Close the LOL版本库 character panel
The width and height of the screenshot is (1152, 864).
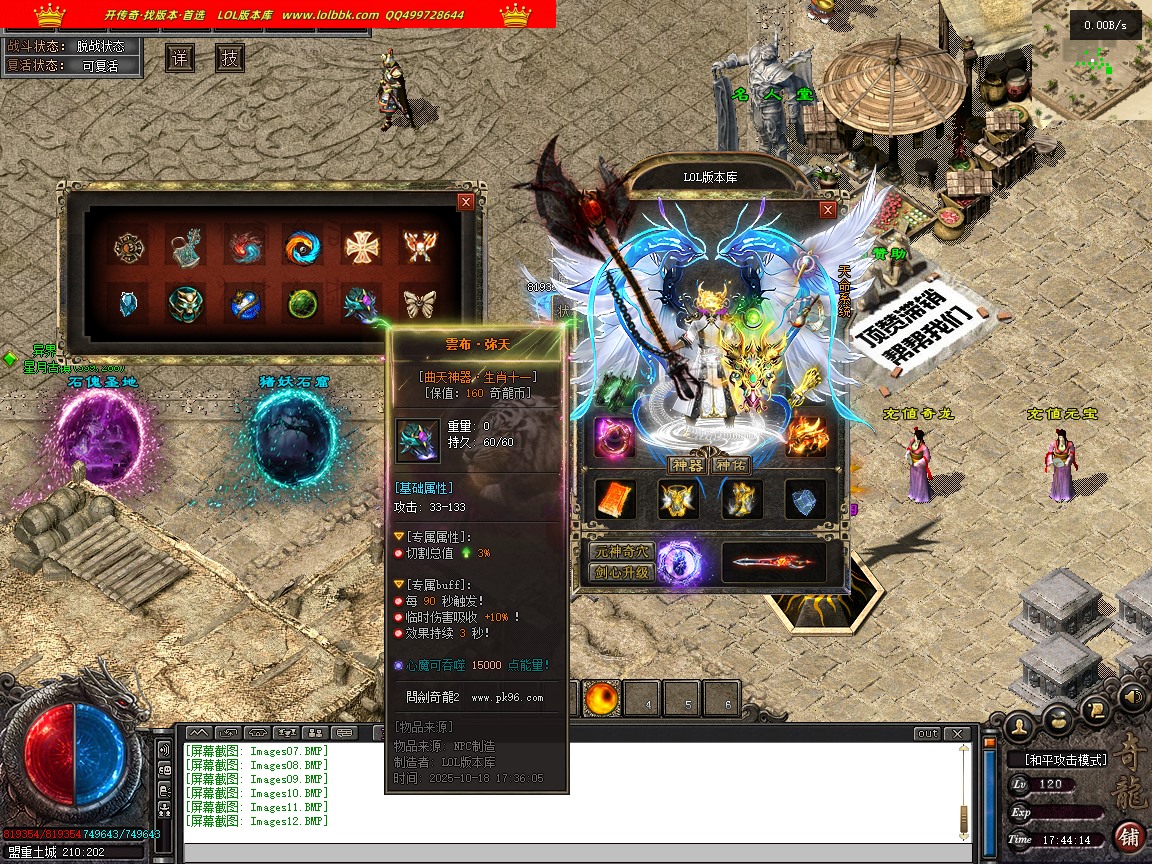point(827,210)
